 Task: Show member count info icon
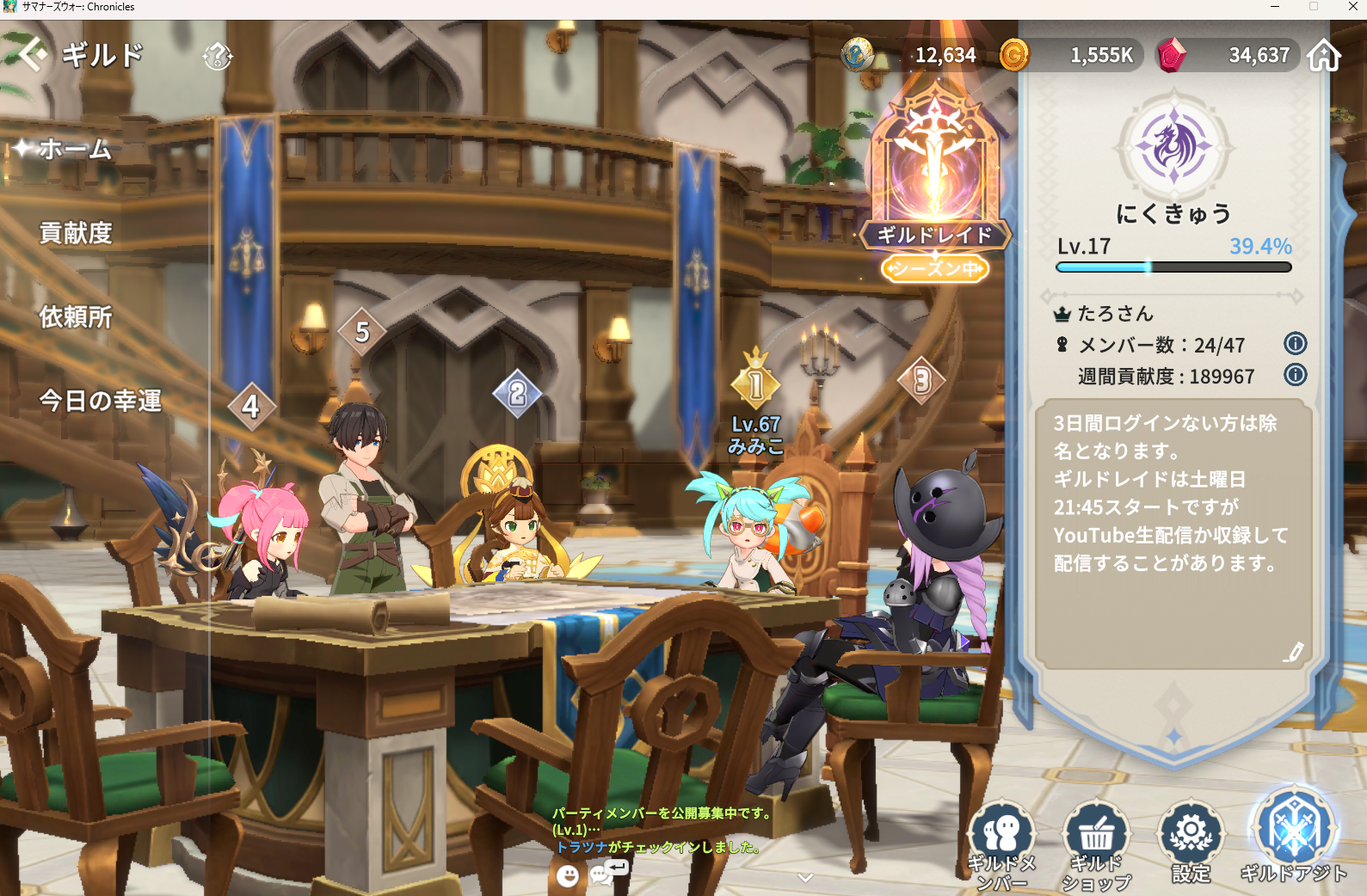(1295, 344)
